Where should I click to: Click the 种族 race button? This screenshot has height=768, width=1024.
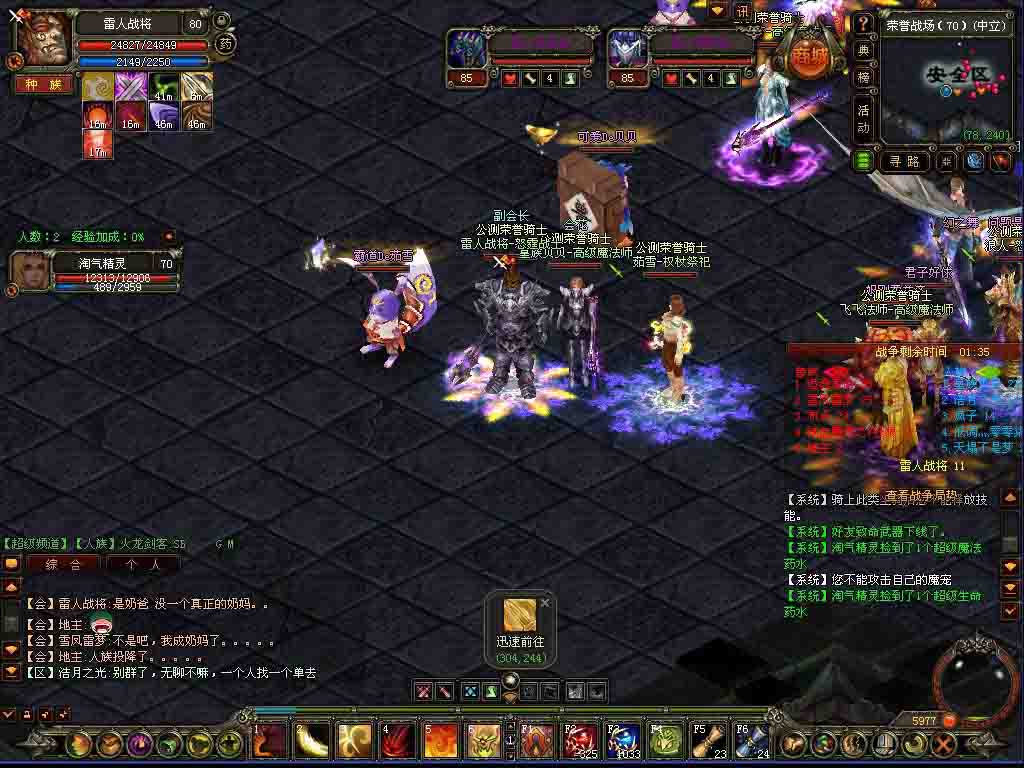45,84
